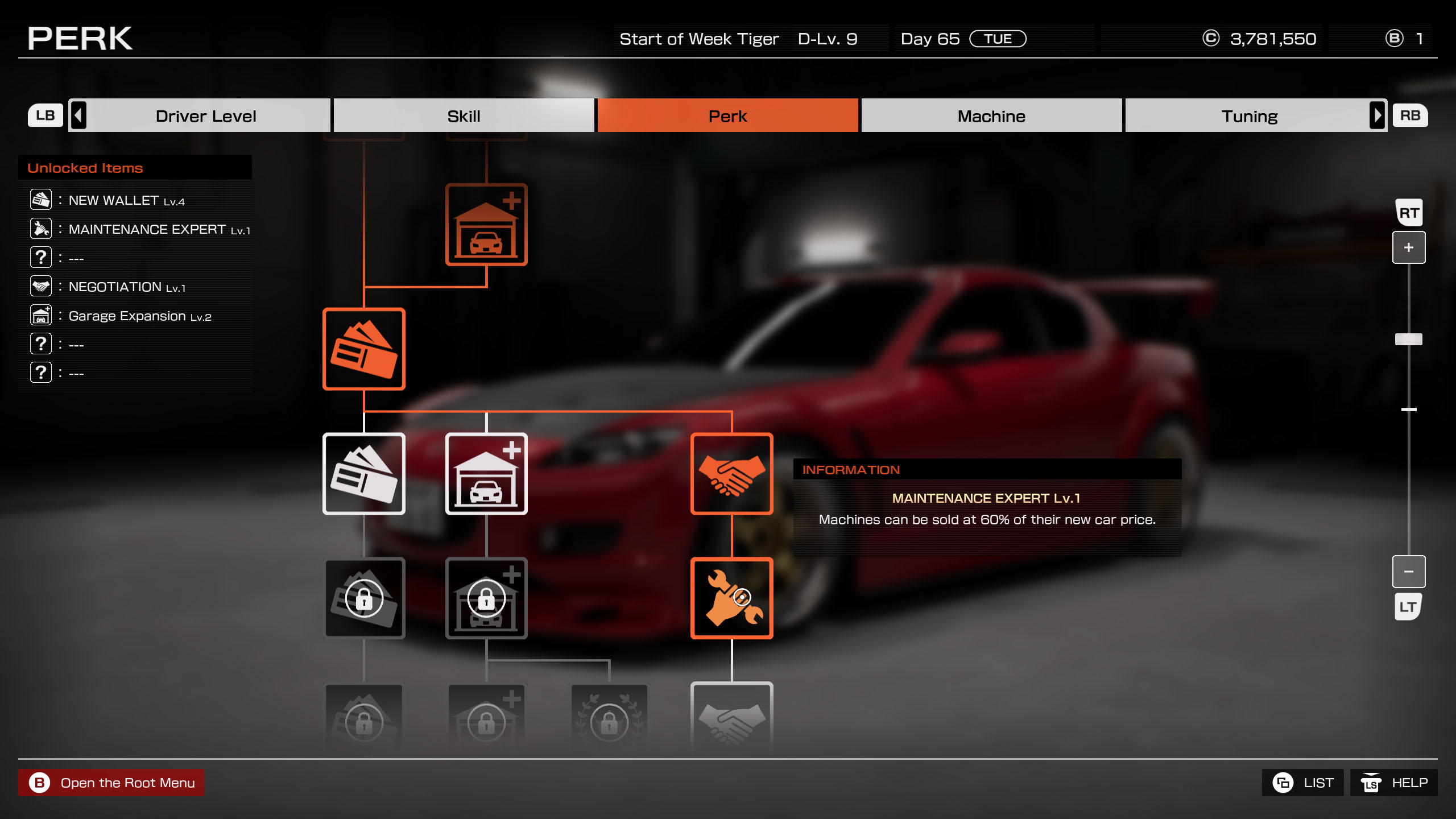Select the orange wrench maintenance perk node

731,598
